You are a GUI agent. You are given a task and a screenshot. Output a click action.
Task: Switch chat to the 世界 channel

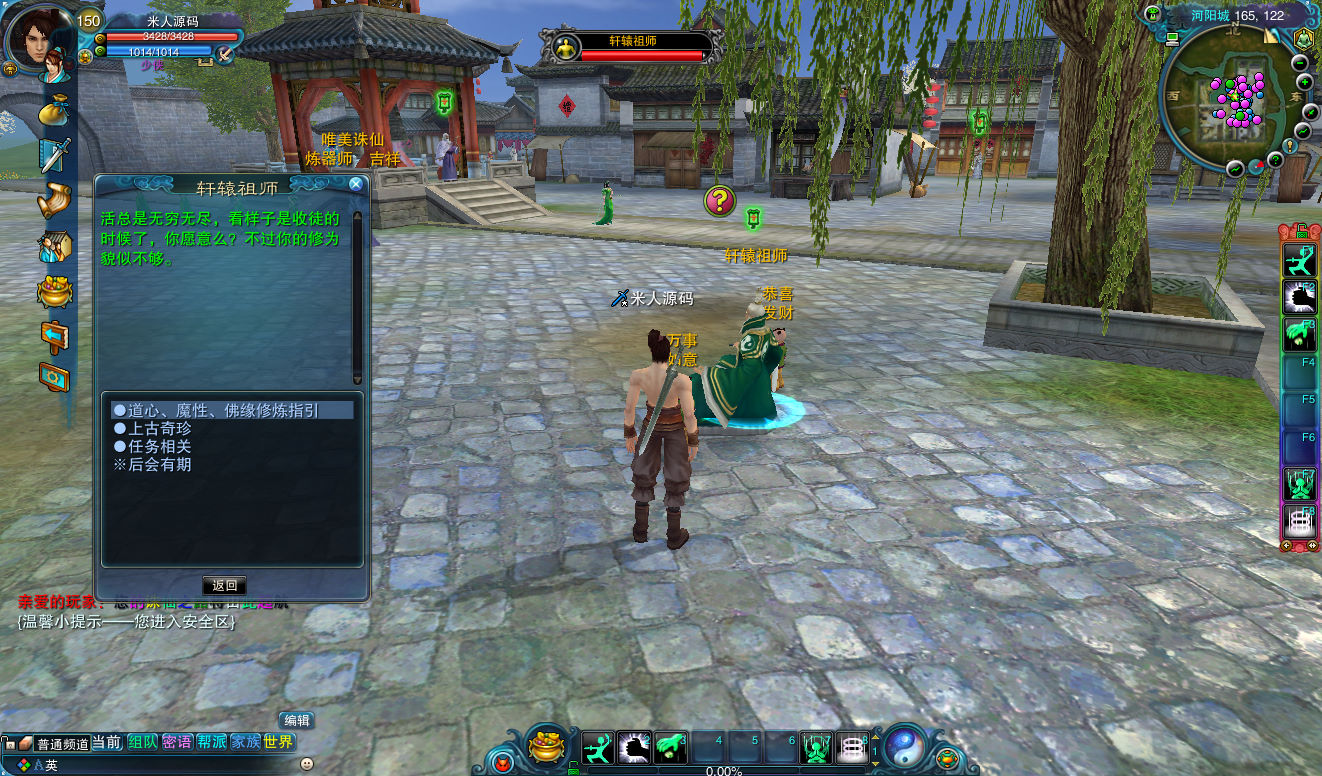(x=279, y=742)
